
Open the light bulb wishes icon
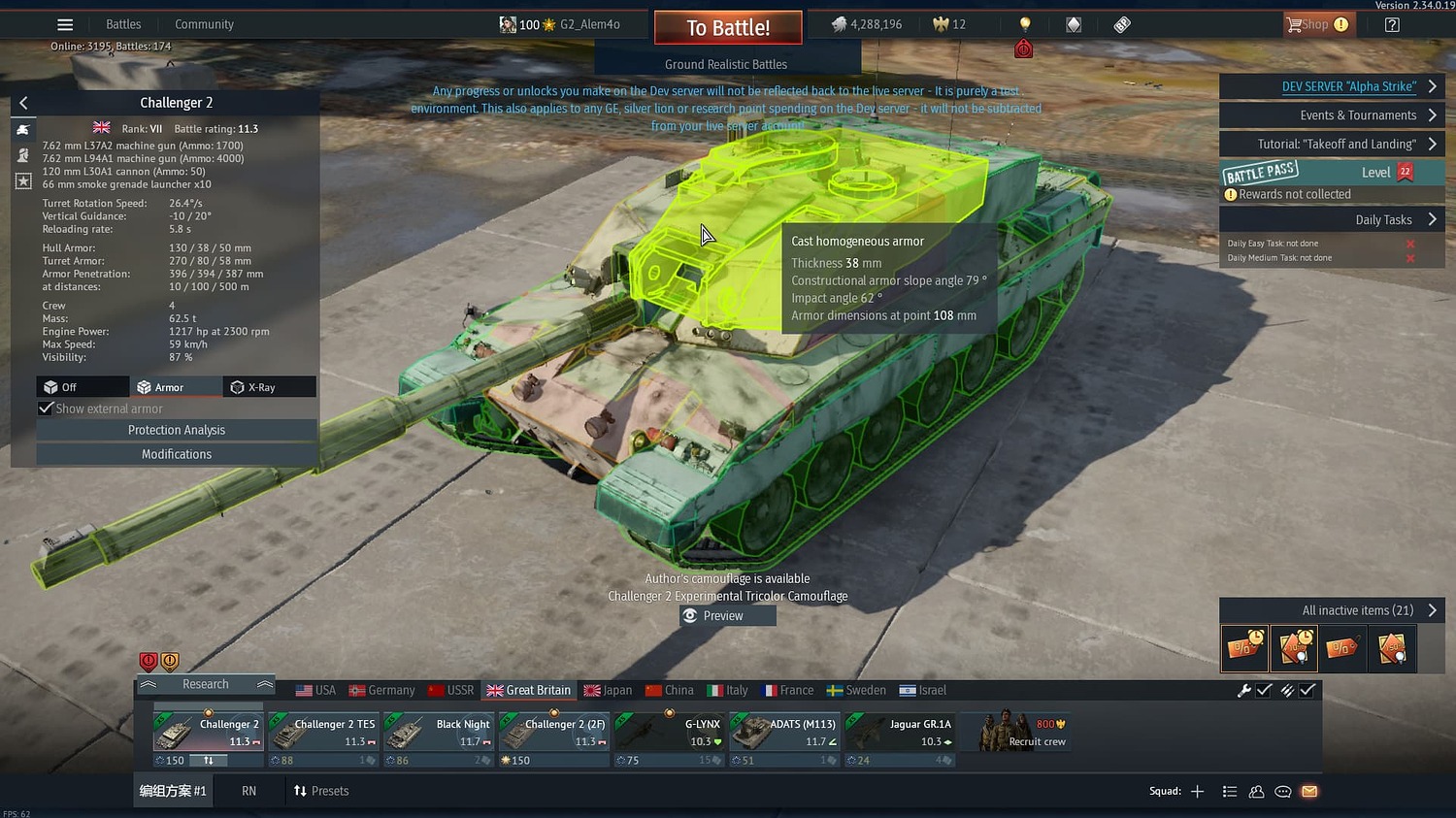(x=1024, y=23)
